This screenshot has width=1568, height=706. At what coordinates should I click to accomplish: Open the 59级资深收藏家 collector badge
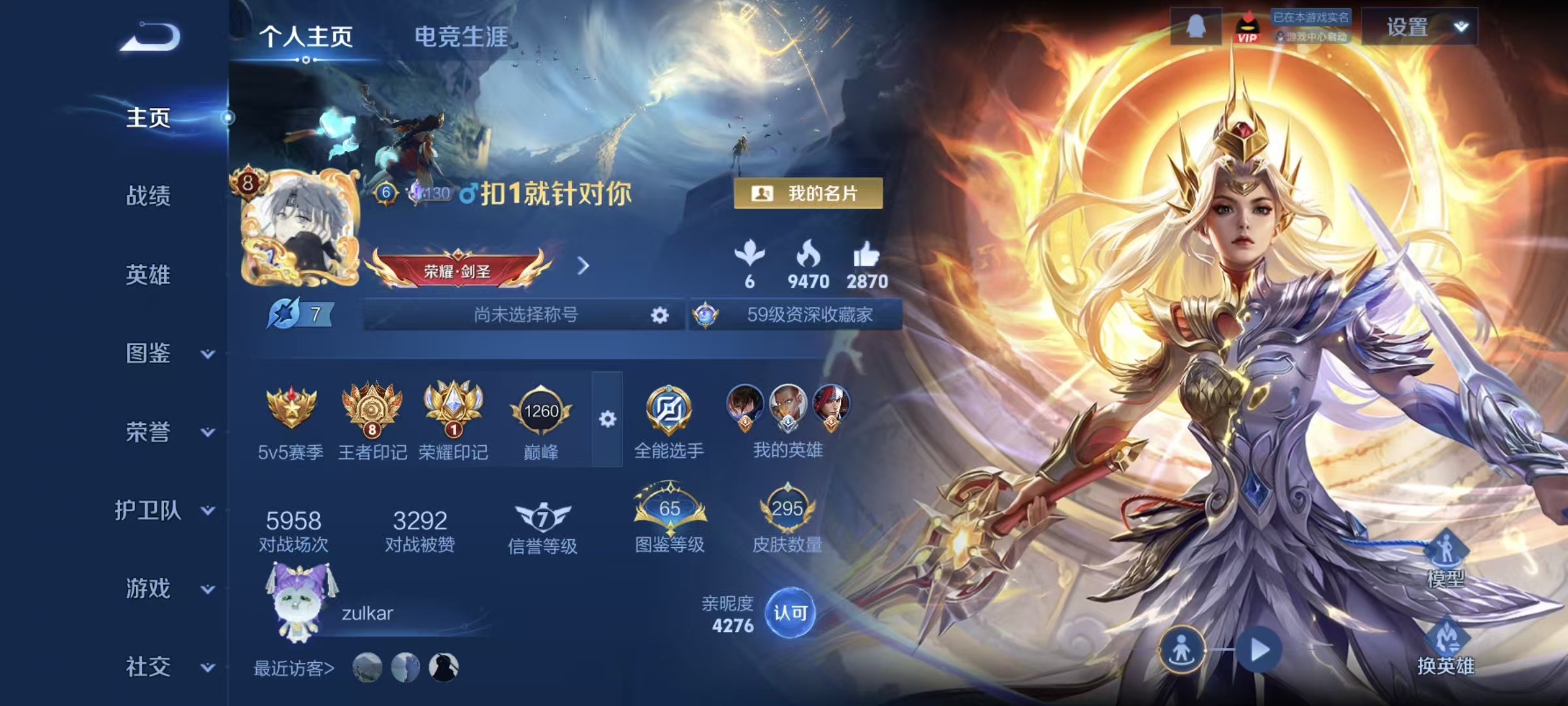[797, 315]
